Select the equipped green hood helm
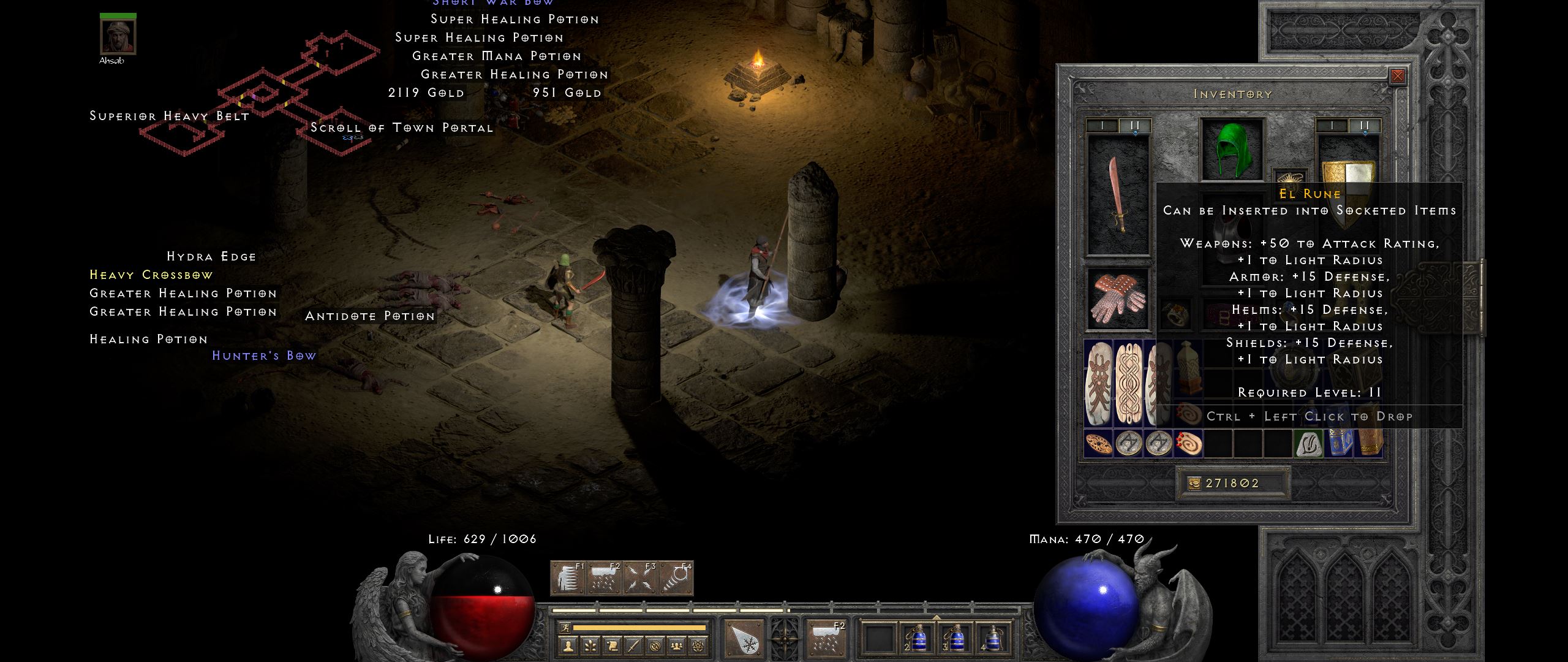 click(1231, 150)
